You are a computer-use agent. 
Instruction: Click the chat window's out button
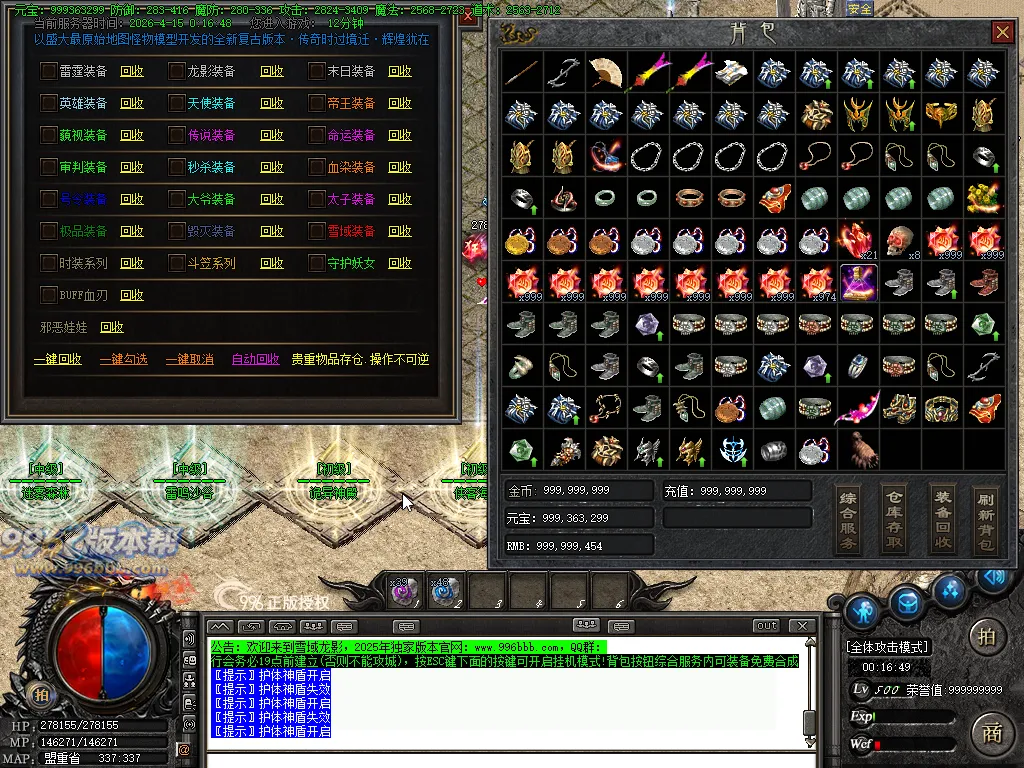click(x=766, y=626)
